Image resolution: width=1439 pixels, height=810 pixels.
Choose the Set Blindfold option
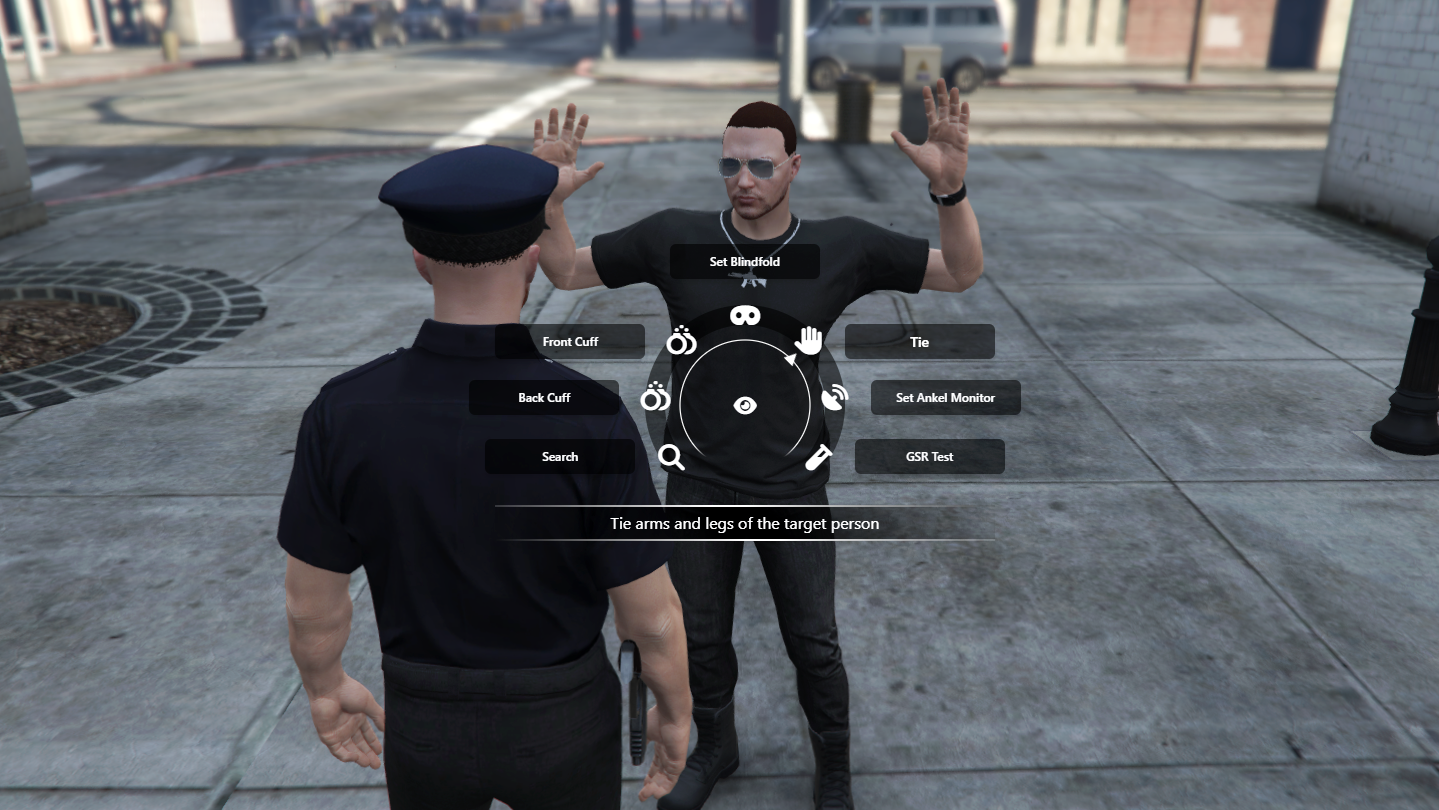744,262
